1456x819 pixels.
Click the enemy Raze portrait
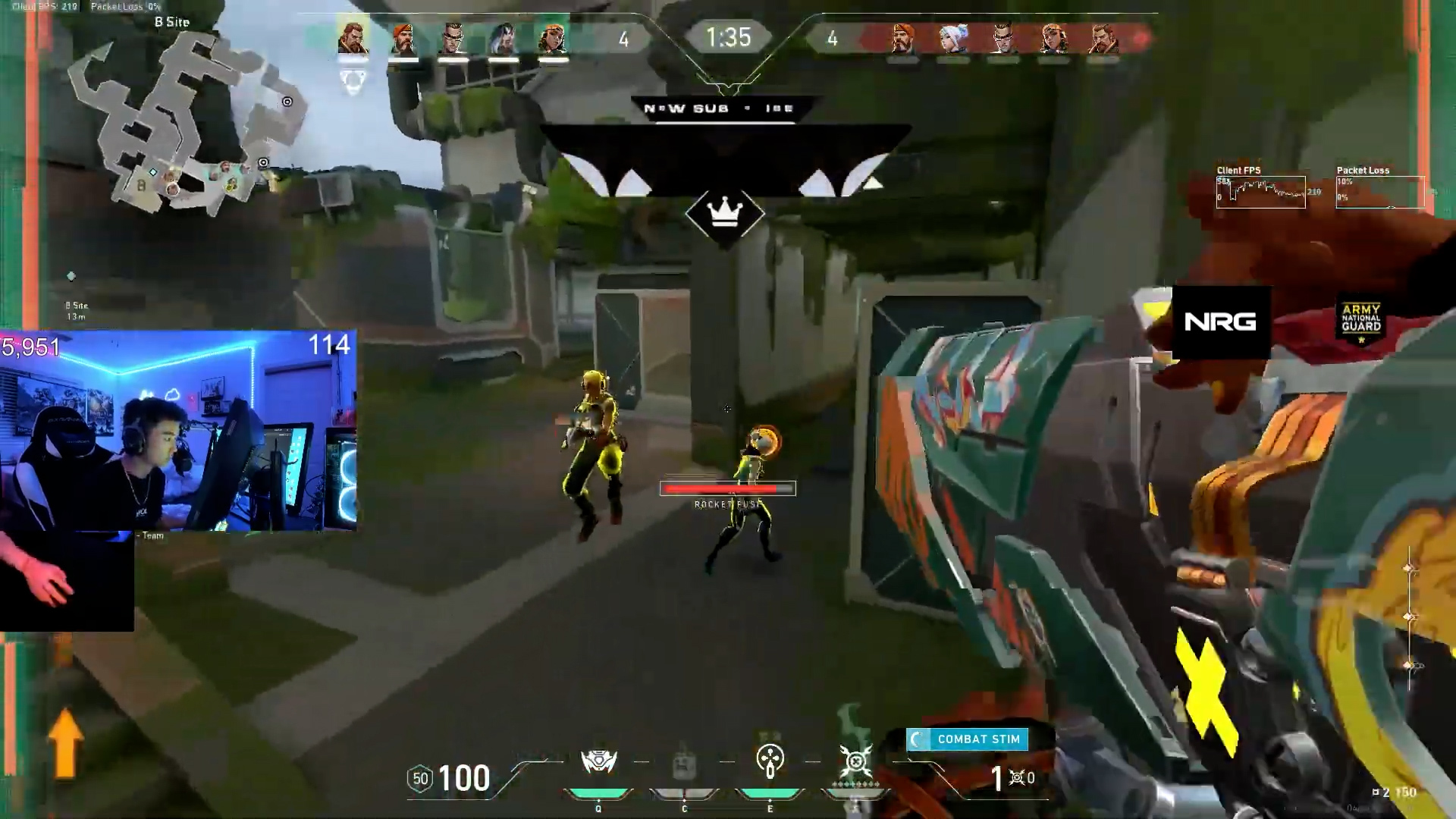point(1053,38)
